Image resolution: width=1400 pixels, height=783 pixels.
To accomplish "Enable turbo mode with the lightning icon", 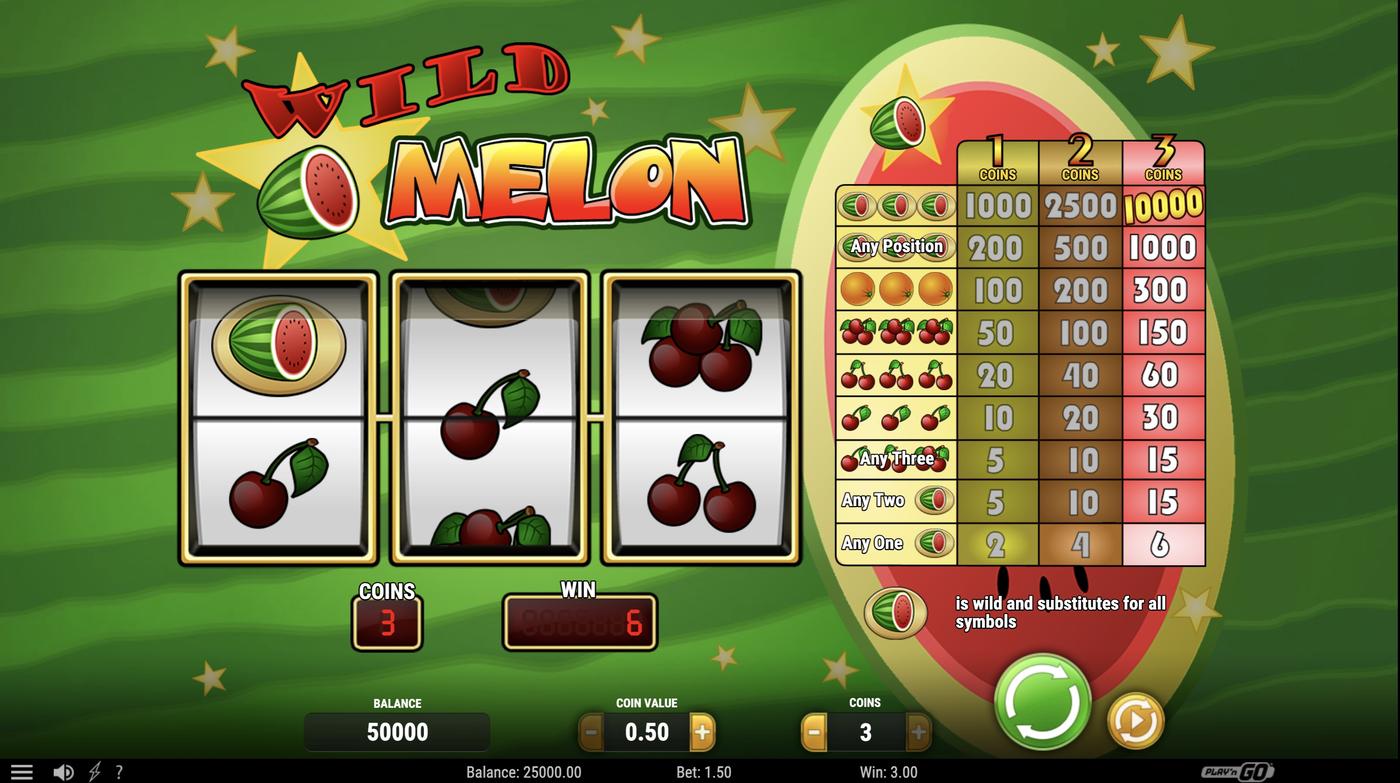I will [x=95, y=771].
